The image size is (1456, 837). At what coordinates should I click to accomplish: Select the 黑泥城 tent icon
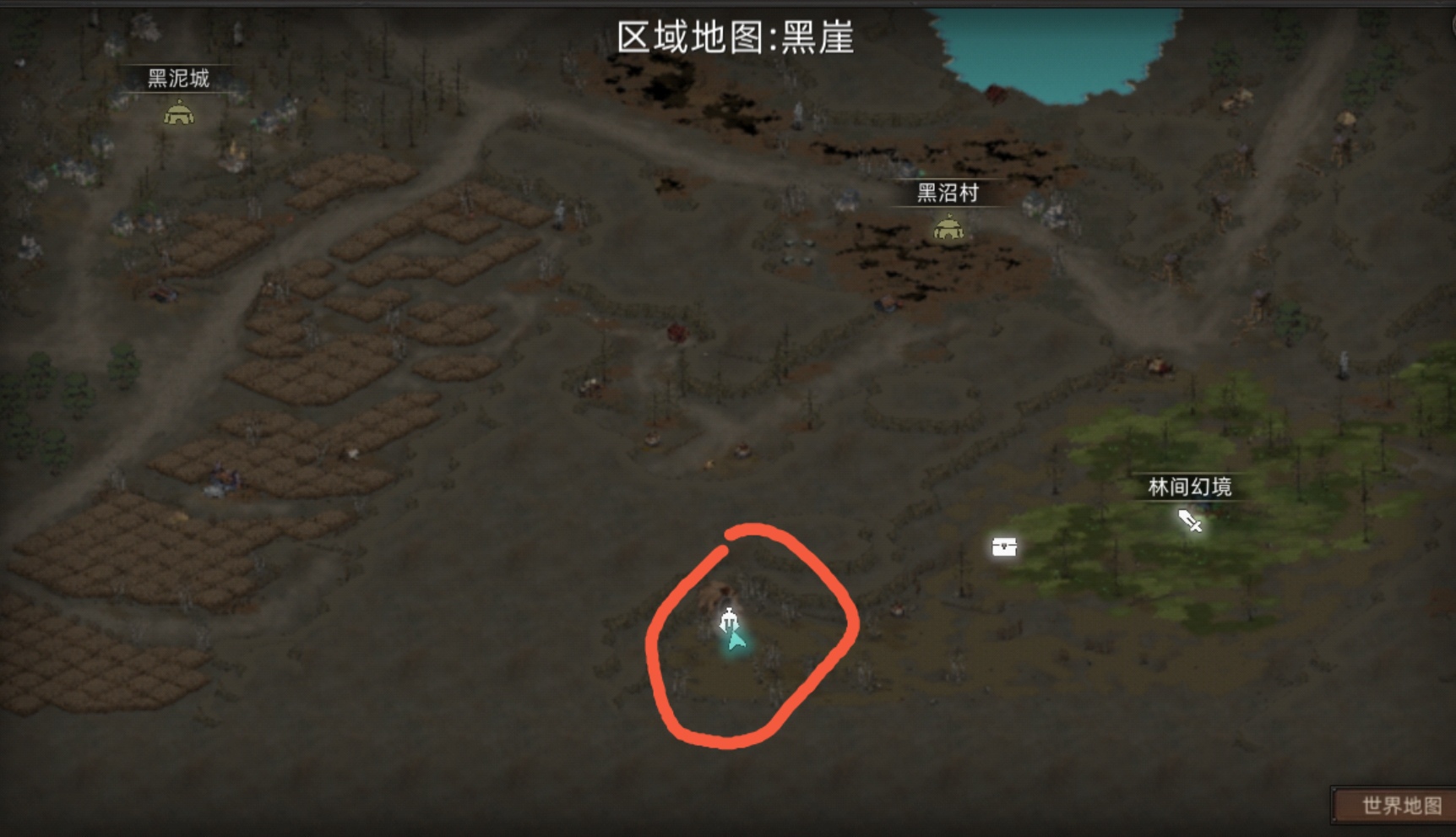[179, 115]
